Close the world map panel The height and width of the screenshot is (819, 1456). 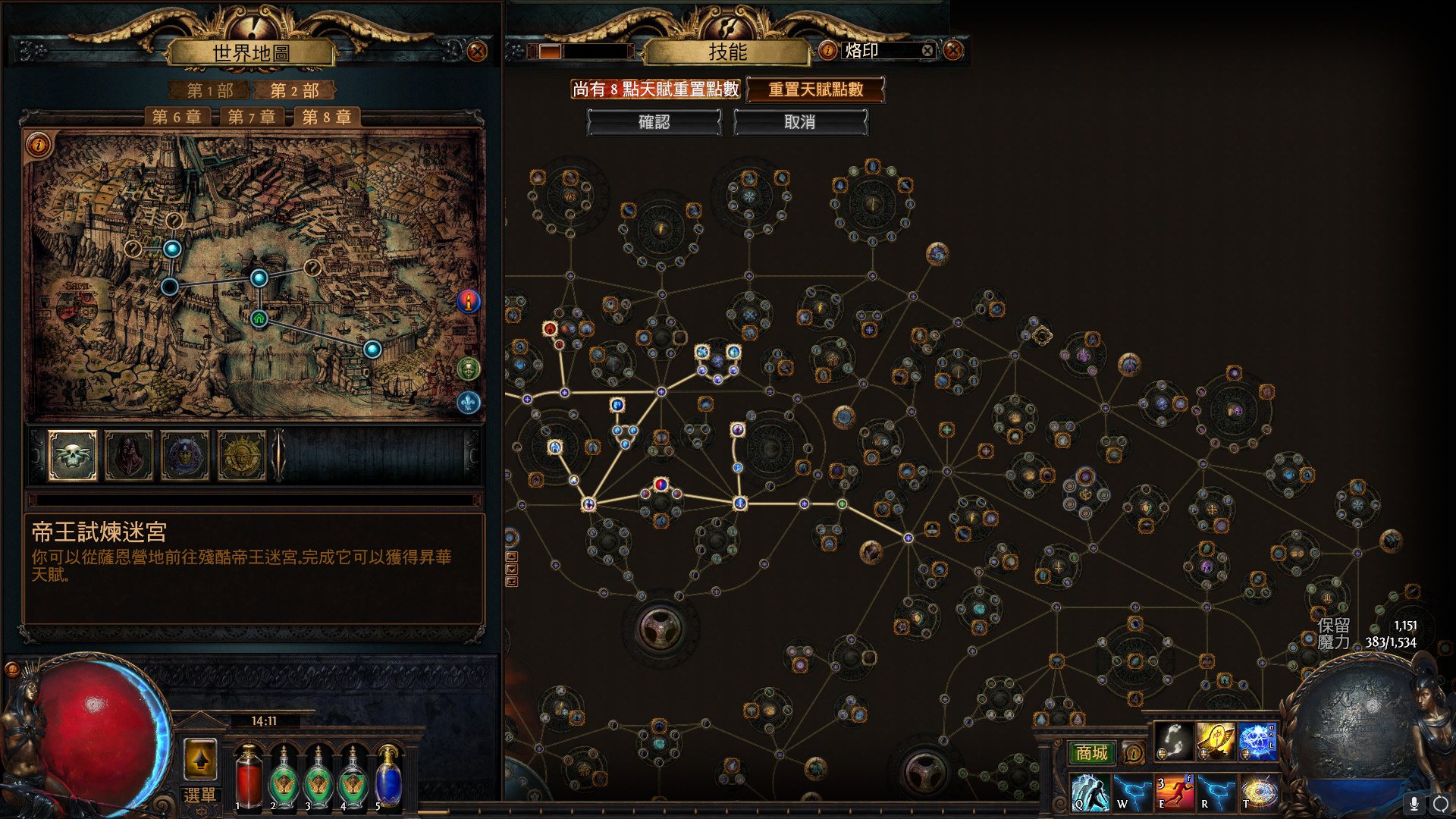477,52
